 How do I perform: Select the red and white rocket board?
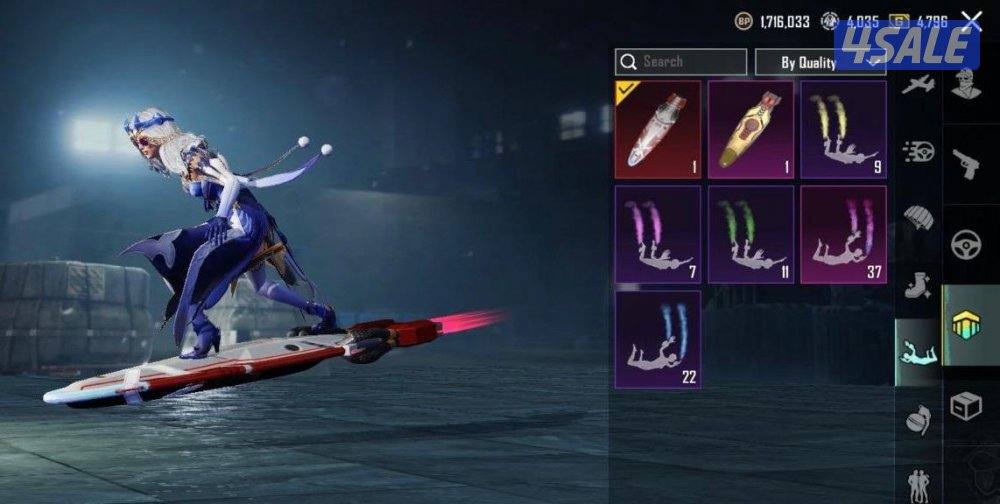[x=657, y=130]
